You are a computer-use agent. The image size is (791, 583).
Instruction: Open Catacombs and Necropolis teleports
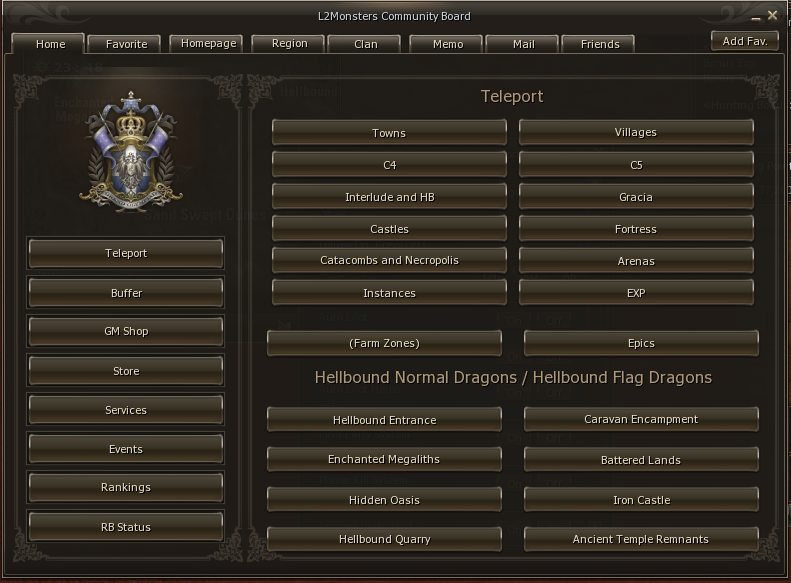(x=389, y=260)
